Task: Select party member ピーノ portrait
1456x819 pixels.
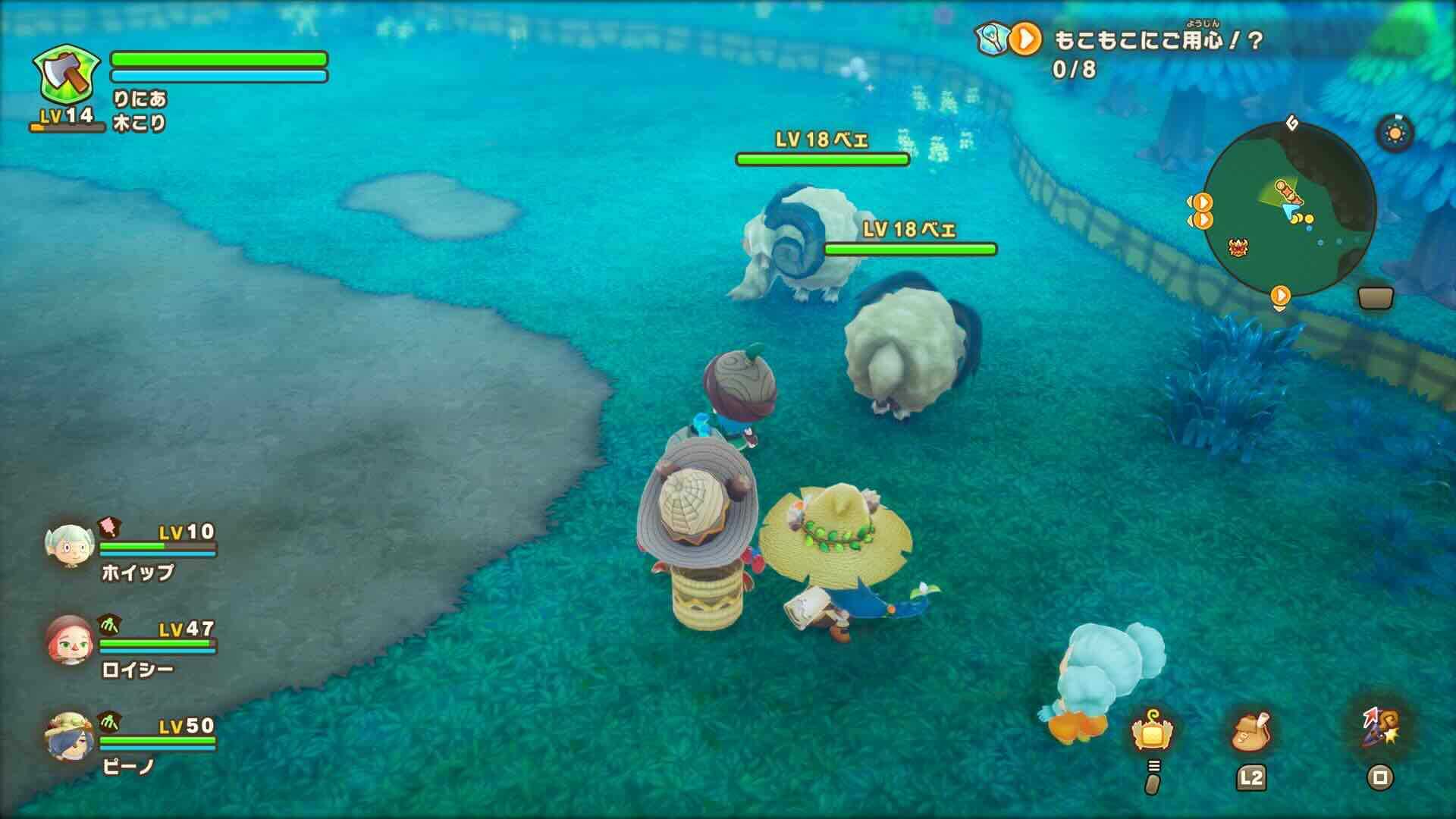Action: pos(69,736)
